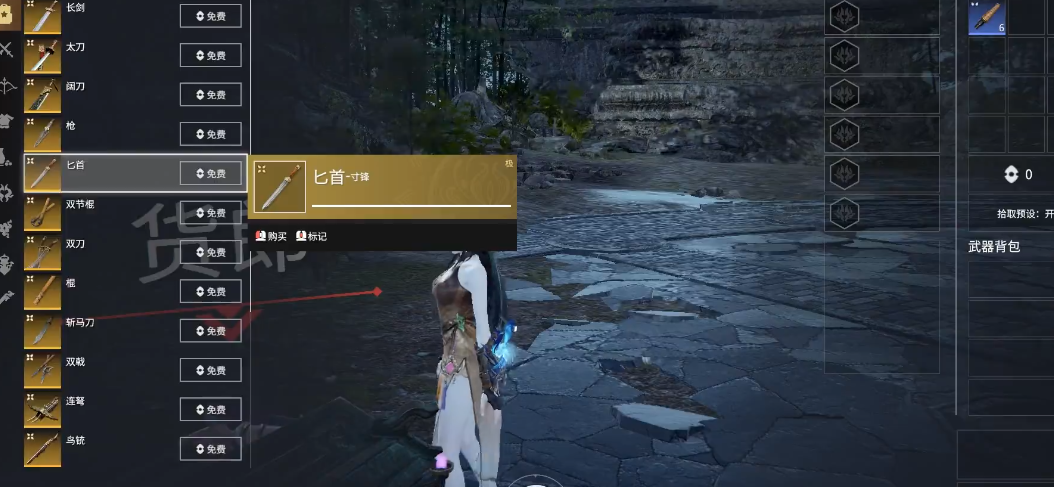Click the 免费 button beside 鸟铳
The height and width of the screenshot is (487, 1054).
210,449
